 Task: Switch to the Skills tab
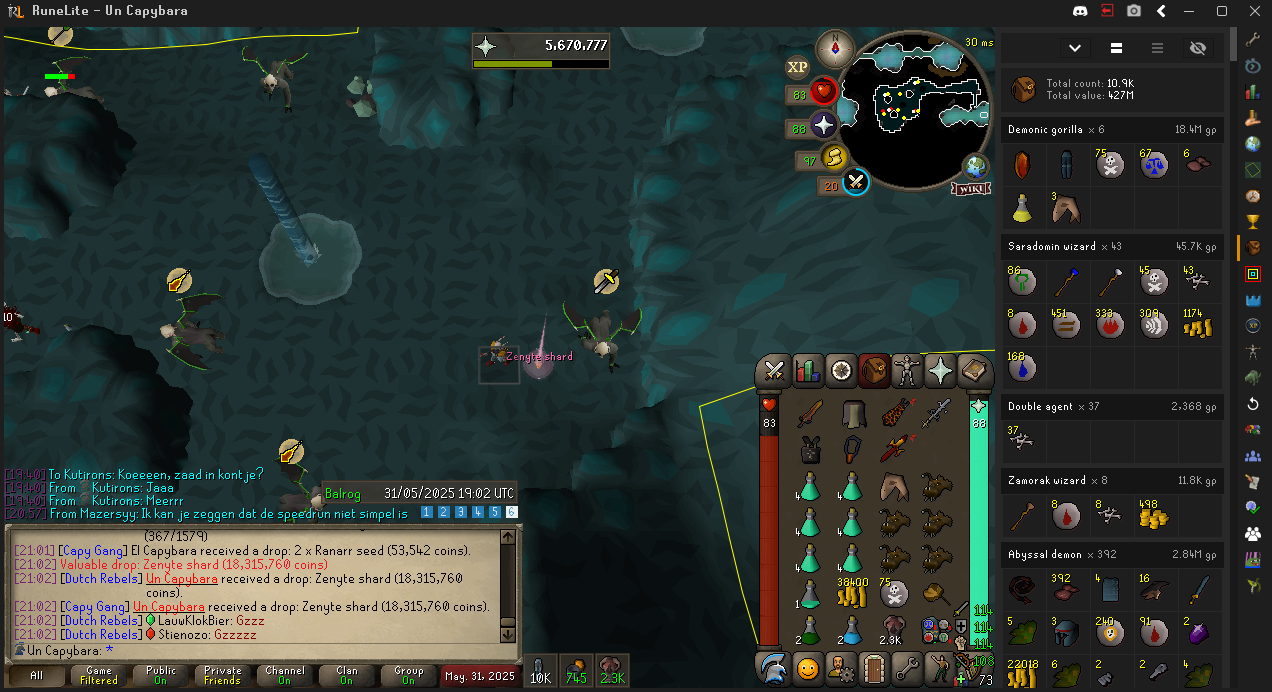pos(807,371)
